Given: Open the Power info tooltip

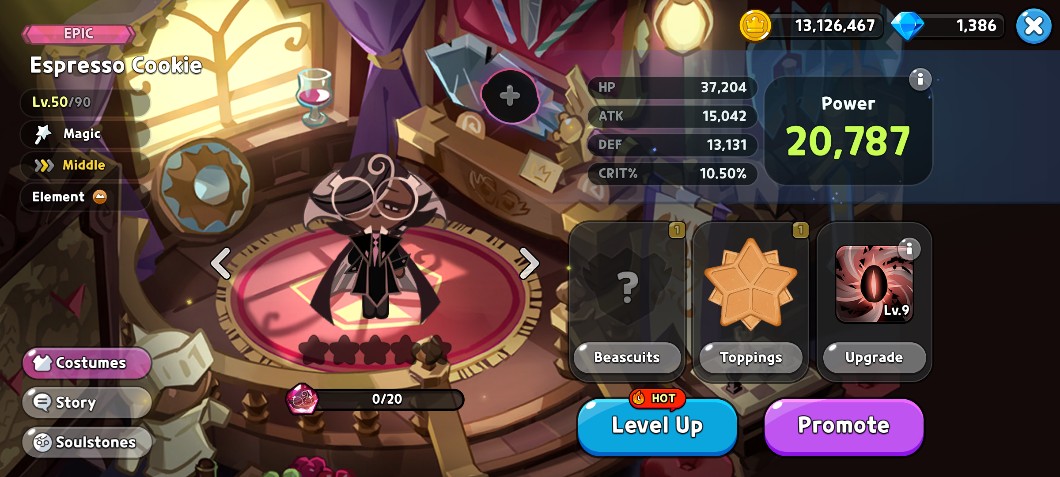Looking at the screenshot, I should [920, 80].
